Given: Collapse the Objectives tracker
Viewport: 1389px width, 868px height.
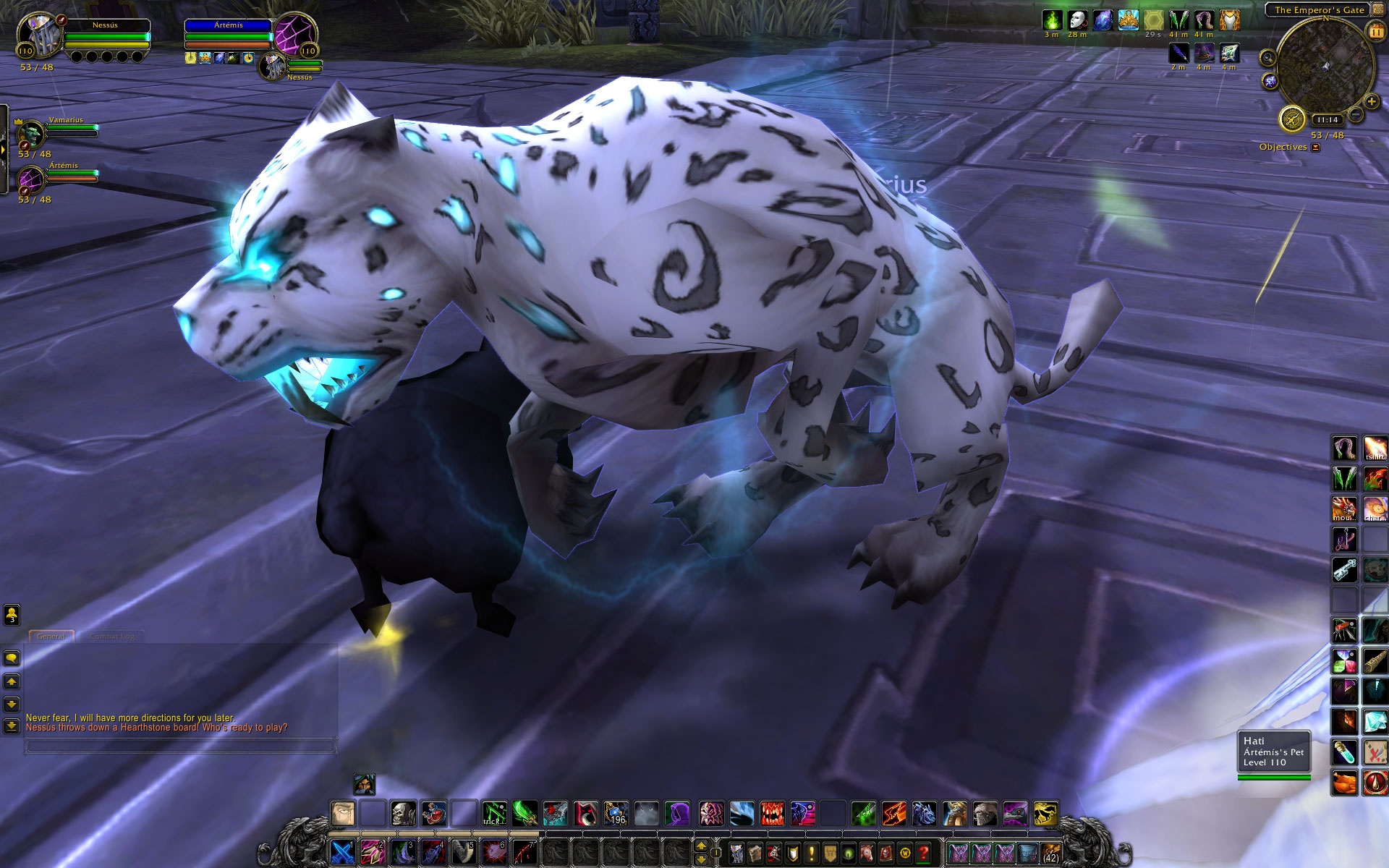Looking at the screenshot, I should 1316,148.
